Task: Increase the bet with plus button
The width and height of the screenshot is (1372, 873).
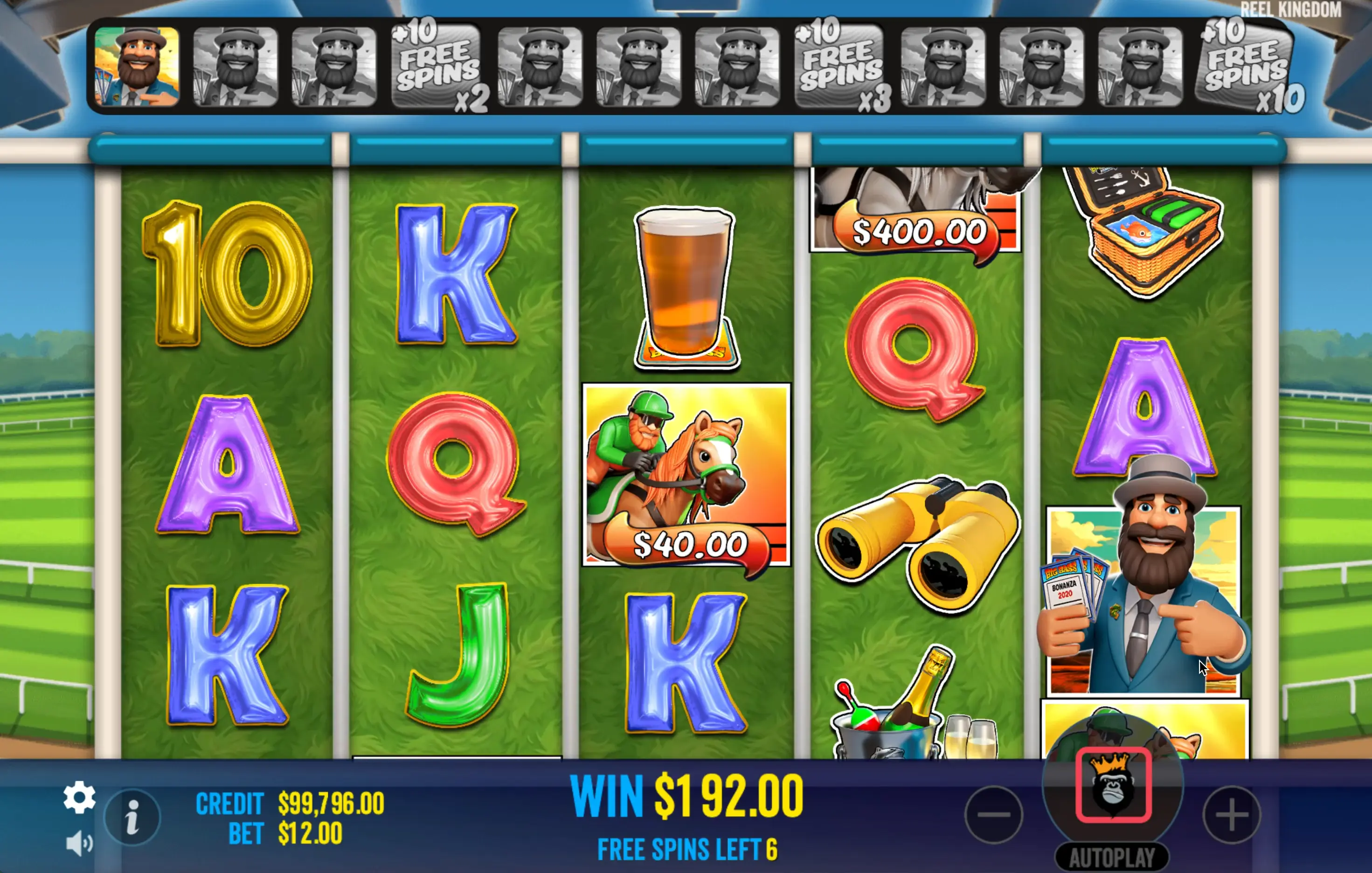Action: tap(1231, 814)
